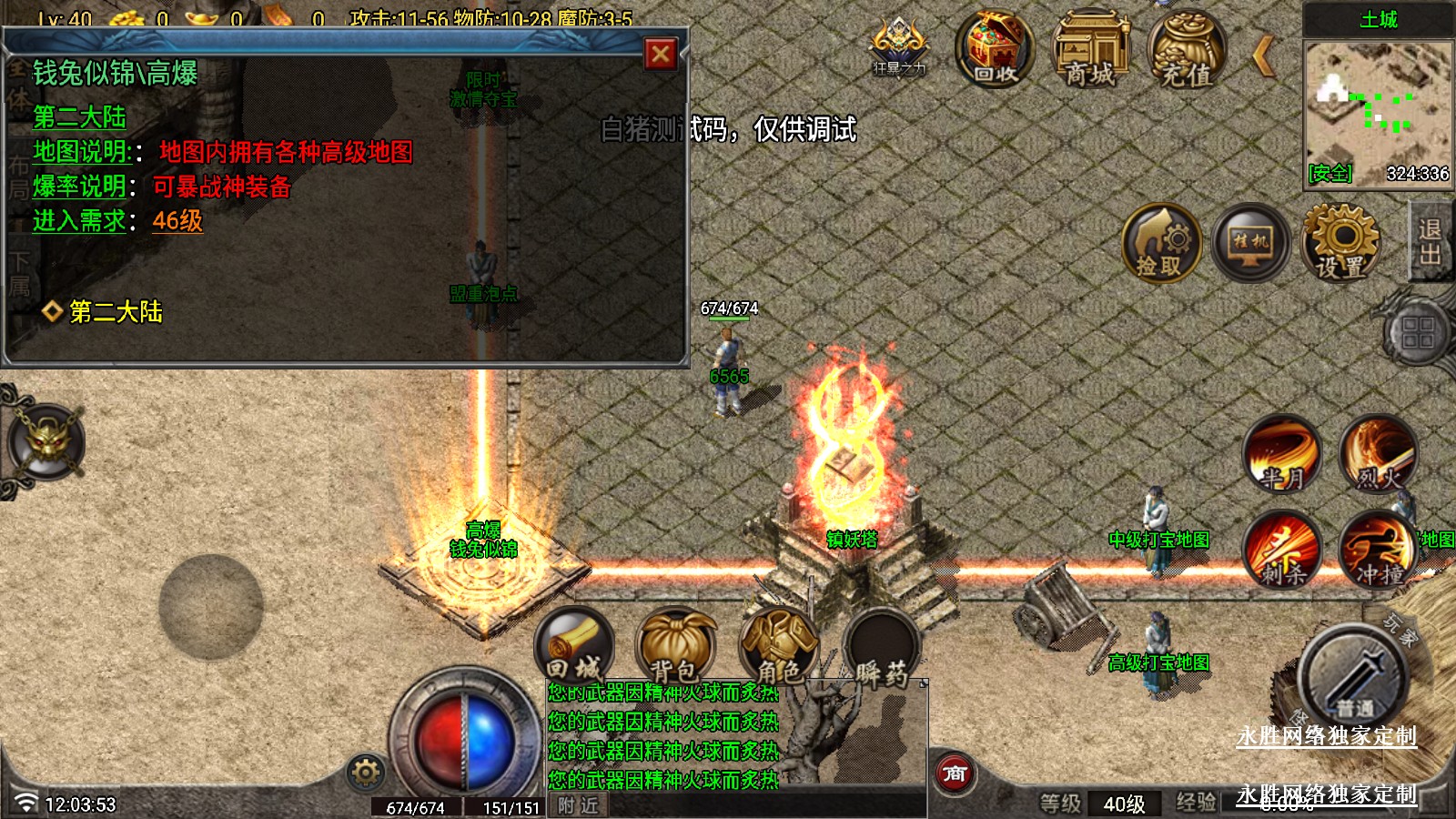Toggle 挂机 auto-battle mode
The image size is (1456, 819).
coord(1250,243)
